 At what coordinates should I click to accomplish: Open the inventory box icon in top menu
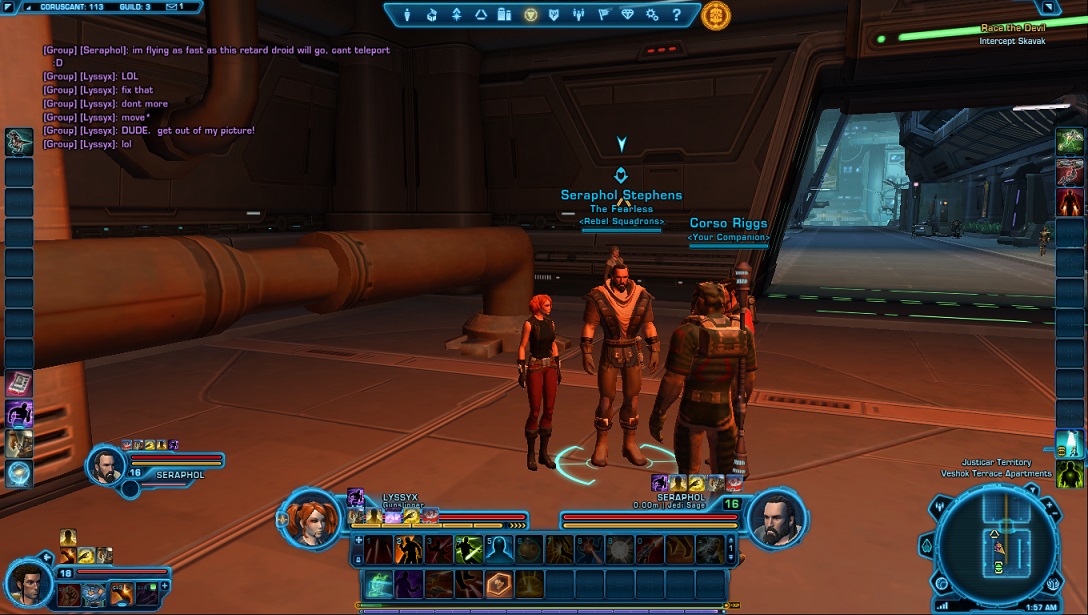432,15
